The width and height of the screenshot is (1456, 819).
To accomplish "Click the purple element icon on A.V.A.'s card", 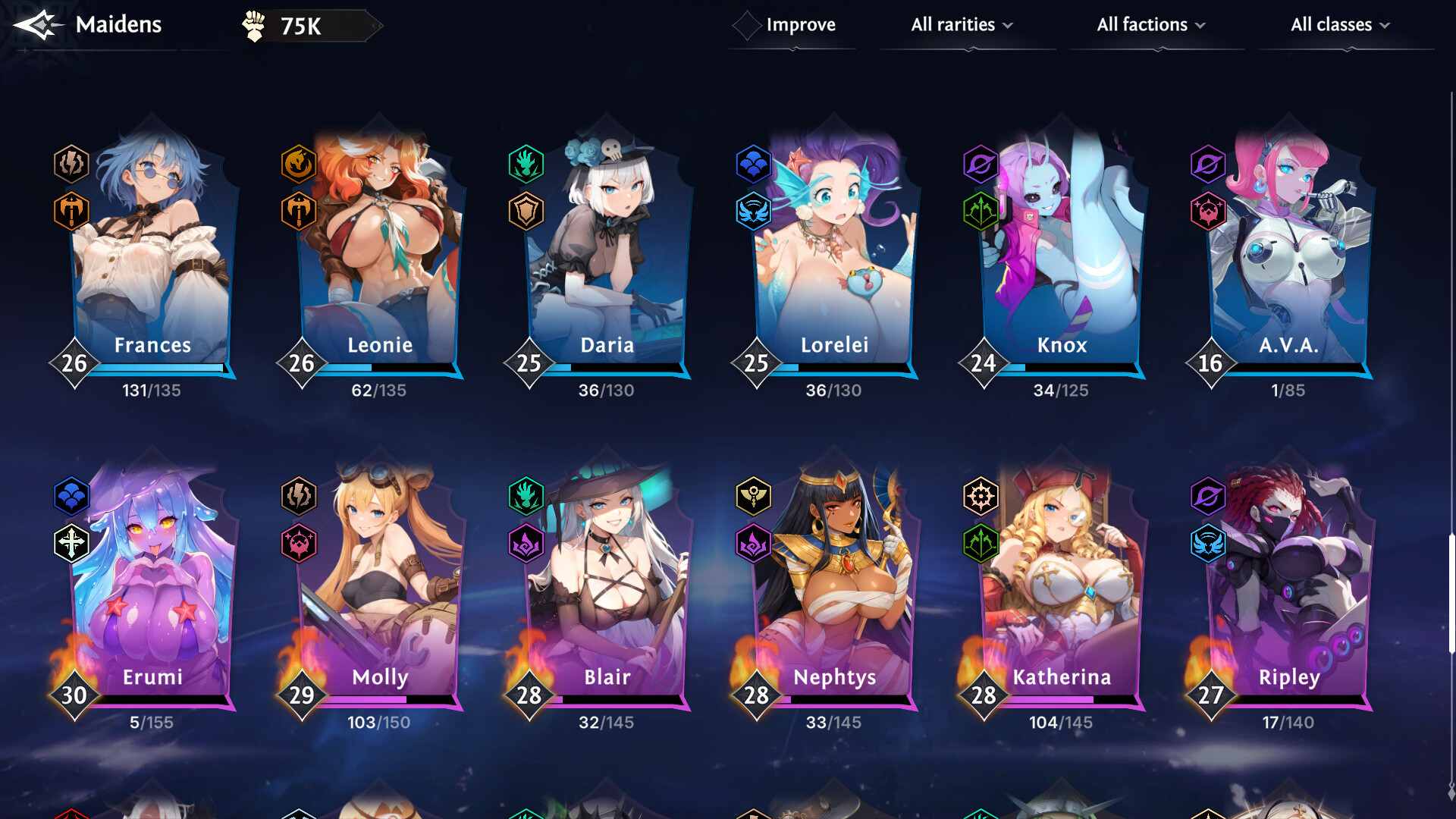I will coord(1209,164).
